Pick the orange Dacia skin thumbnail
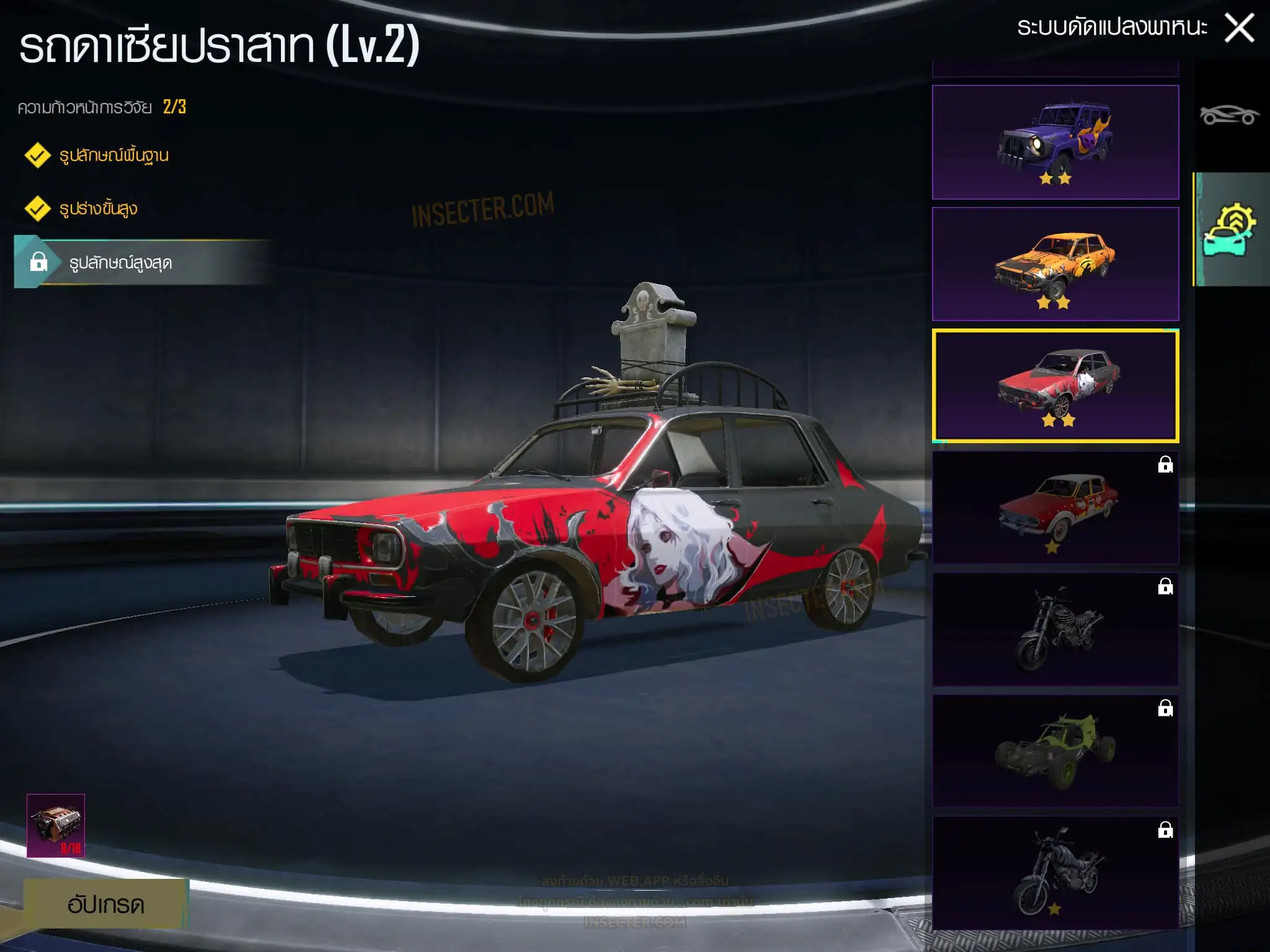This screenshot has width=1270, height=952. 1055,264
